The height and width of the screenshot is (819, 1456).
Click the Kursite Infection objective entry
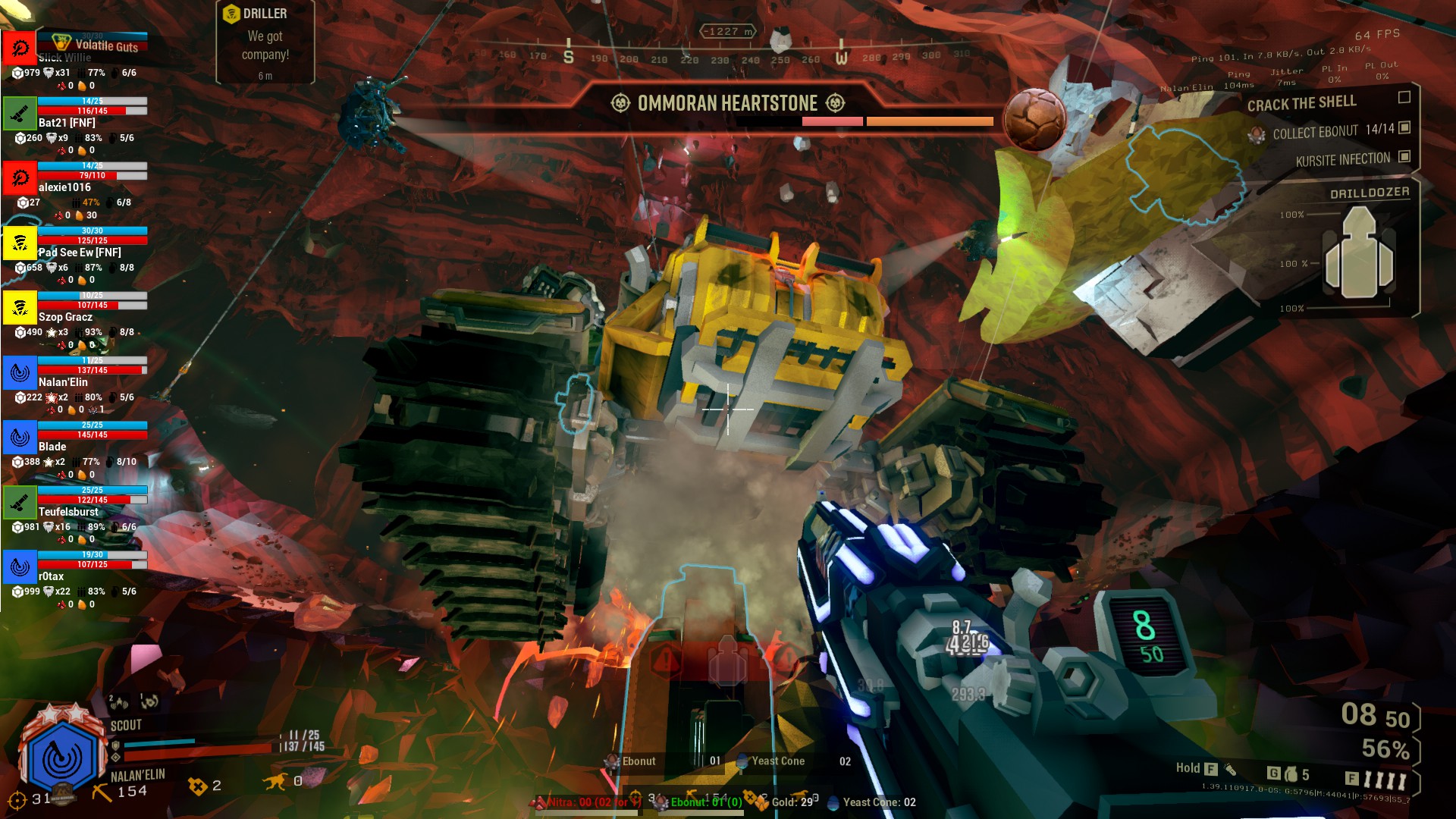pyautogui.click(x=1342, y=160)
